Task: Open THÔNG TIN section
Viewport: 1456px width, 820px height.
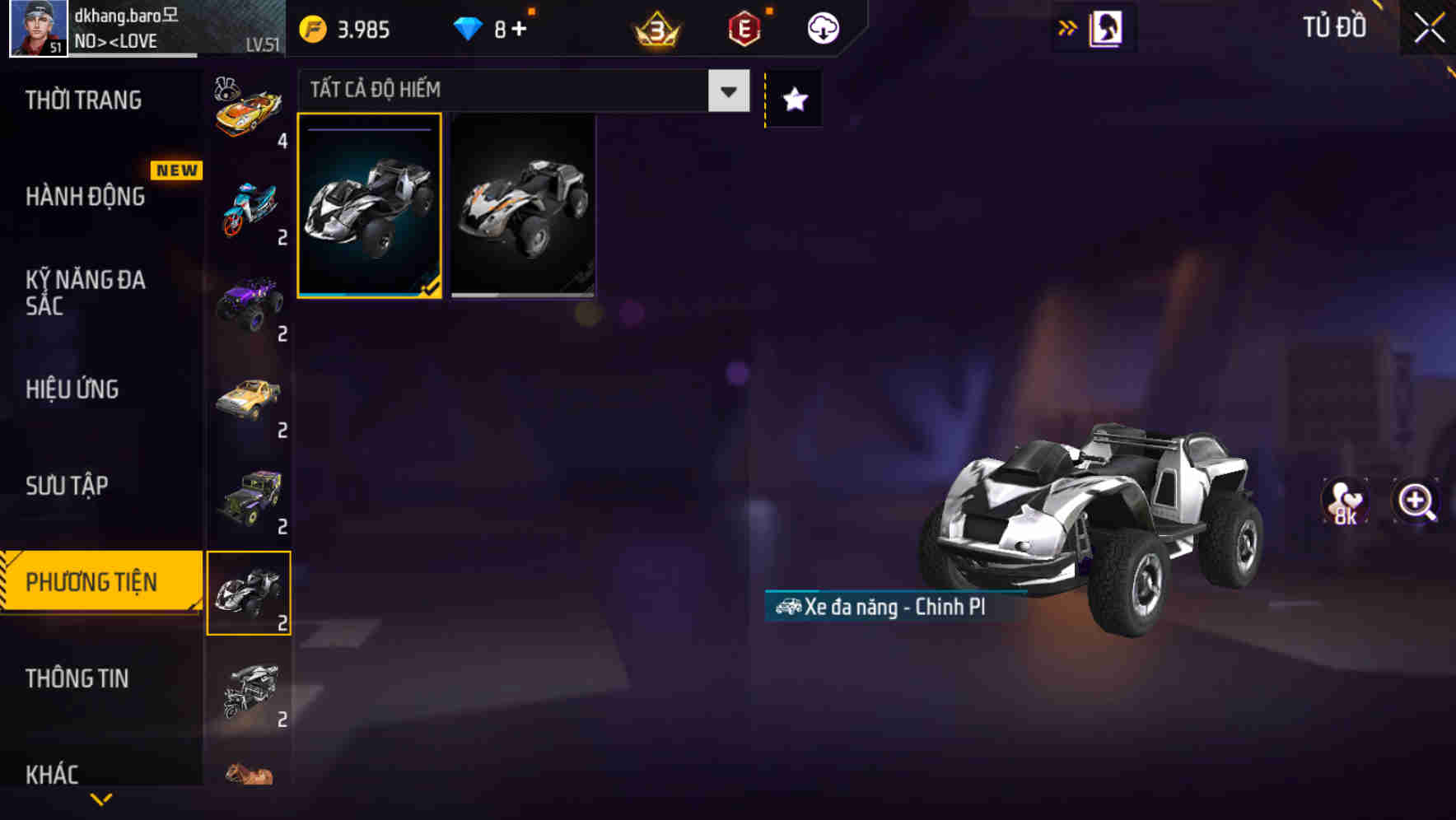Action: pyautogui.click(x=78, y=678)
